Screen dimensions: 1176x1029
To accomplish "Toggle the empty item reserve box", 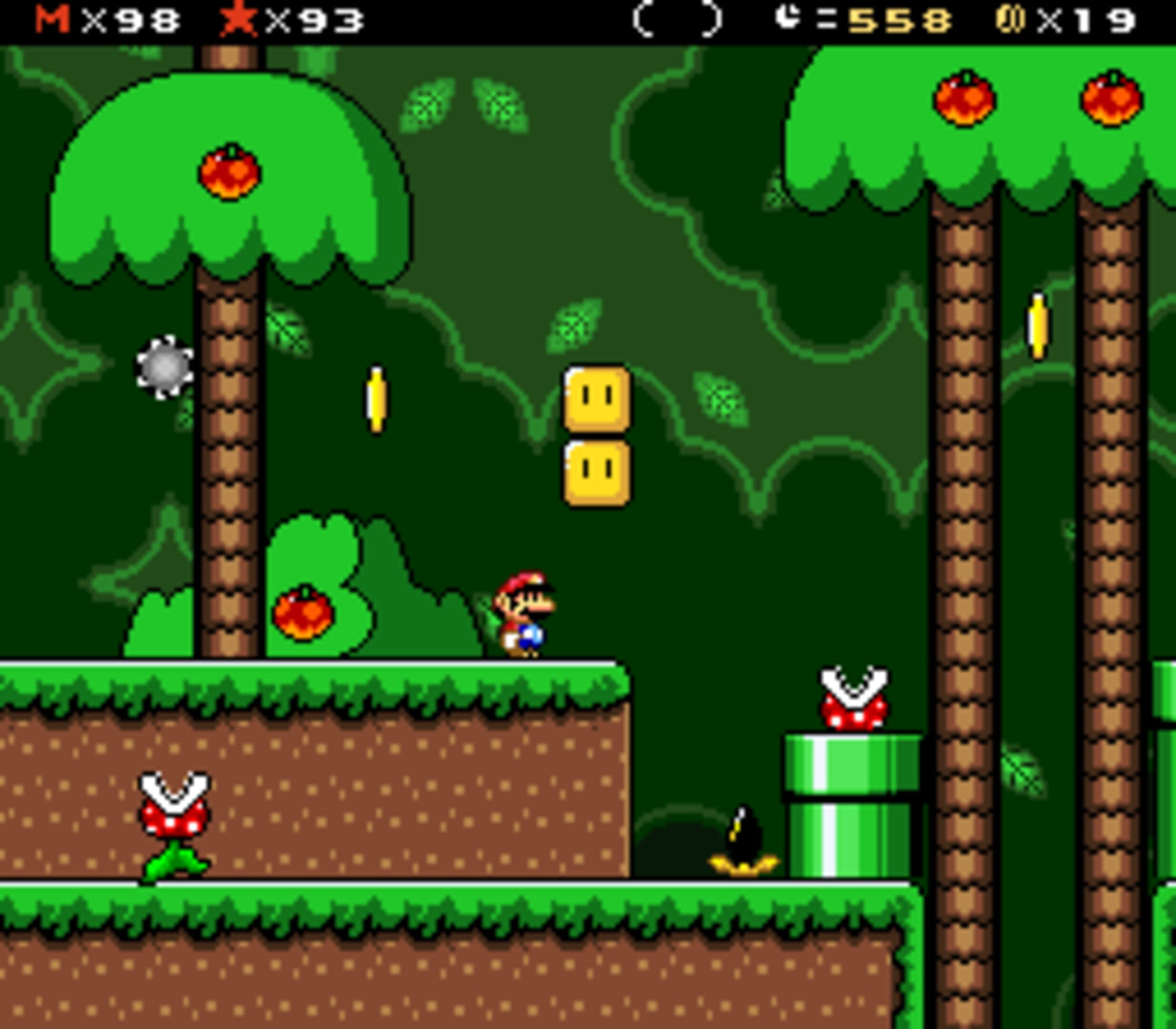I will (x=678, y=20).
